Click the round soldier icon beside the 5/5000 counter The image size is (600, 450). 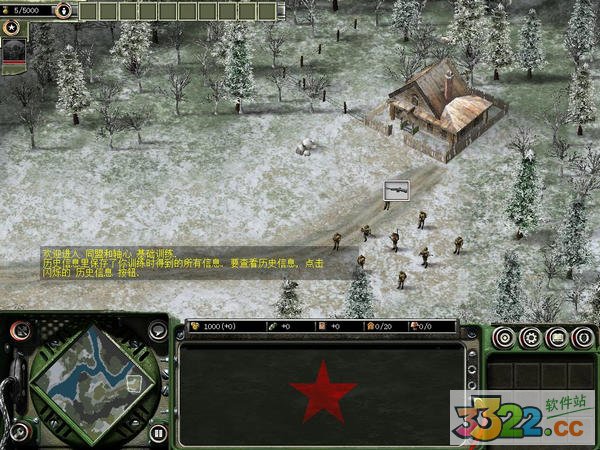(x=64, y=11)
